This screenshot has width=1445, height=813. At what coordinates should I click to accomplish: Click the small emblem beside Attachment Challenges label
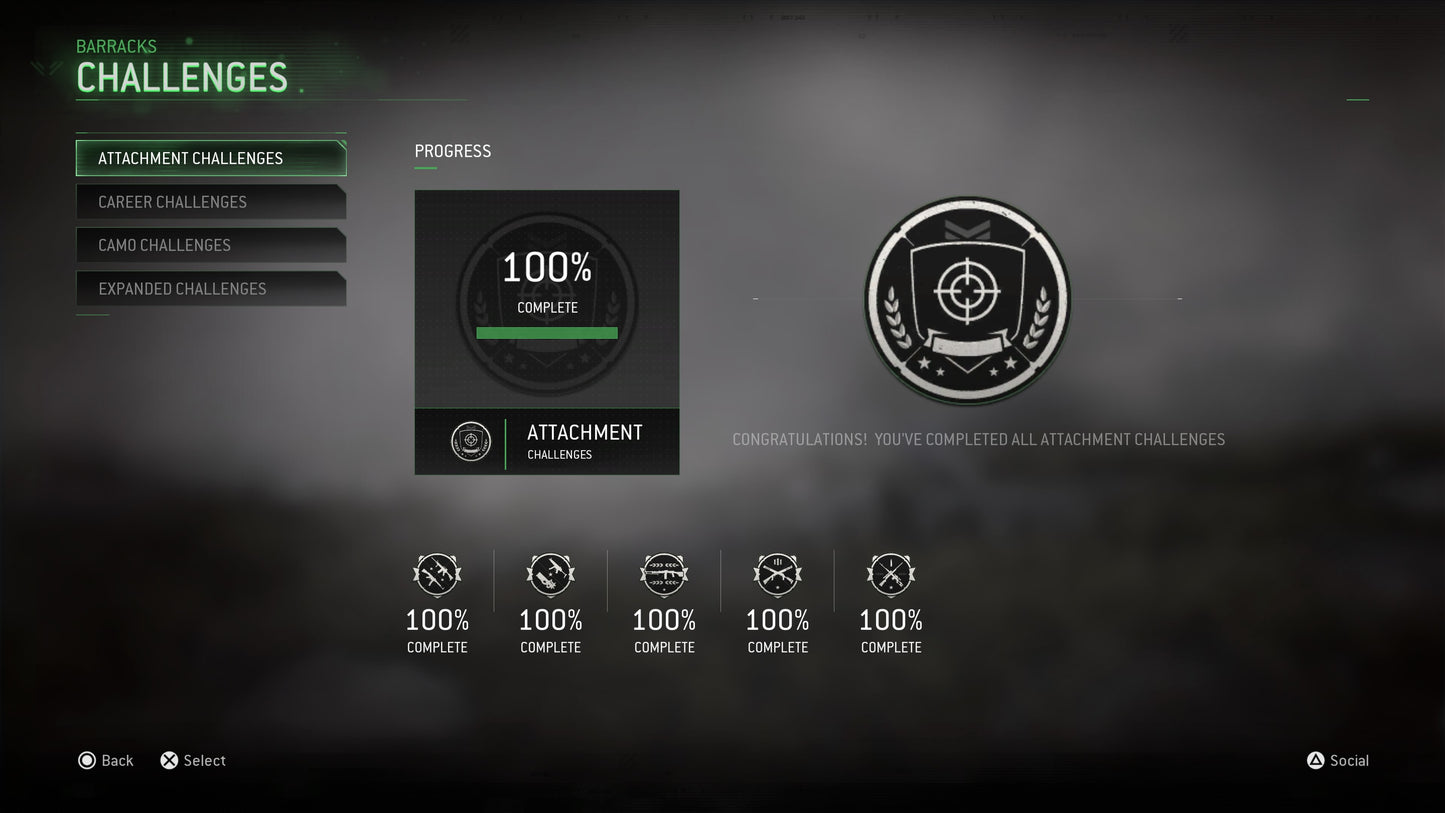tap(470, 441)
